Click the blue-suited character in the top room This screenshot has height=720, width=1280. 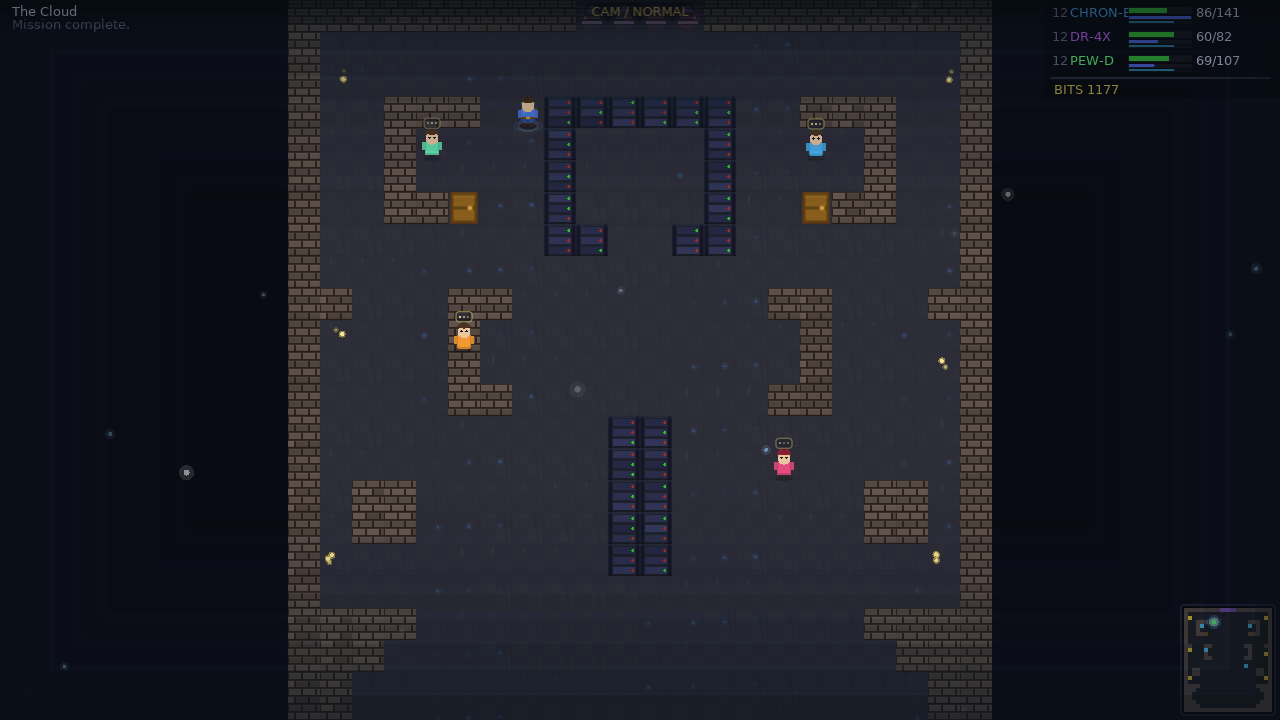[x=816, y=145]
